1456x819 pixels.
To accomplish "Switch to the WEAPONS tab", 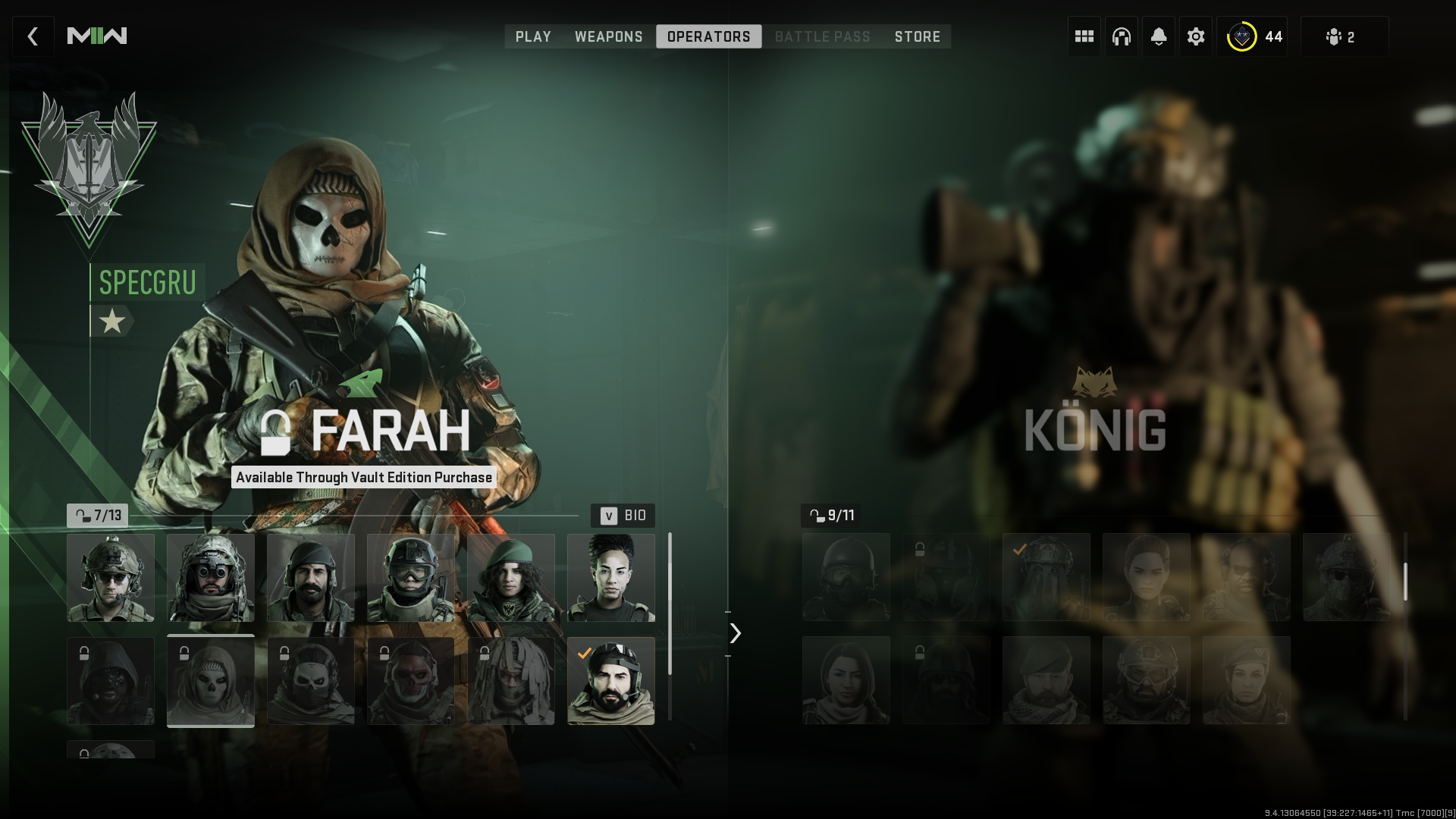I will [x=609, y=36].
